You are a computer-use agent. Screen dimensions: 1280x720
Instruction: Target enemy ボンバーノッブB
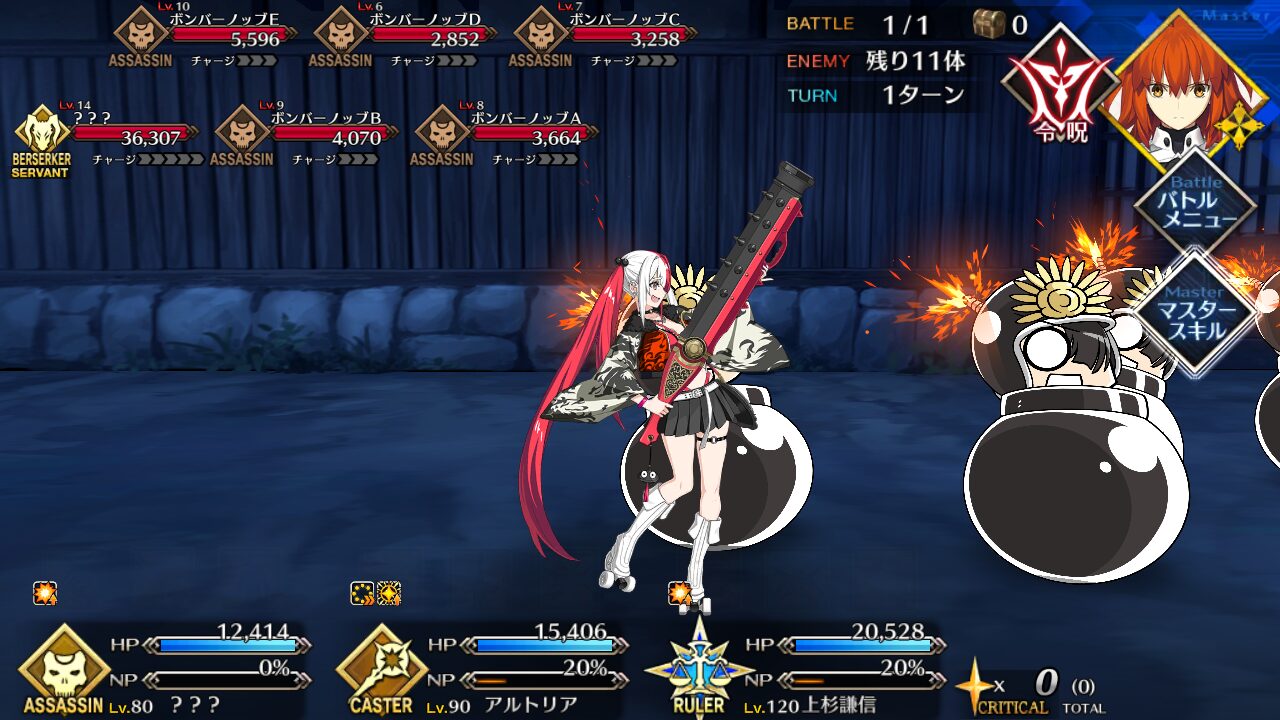point(314,137)
